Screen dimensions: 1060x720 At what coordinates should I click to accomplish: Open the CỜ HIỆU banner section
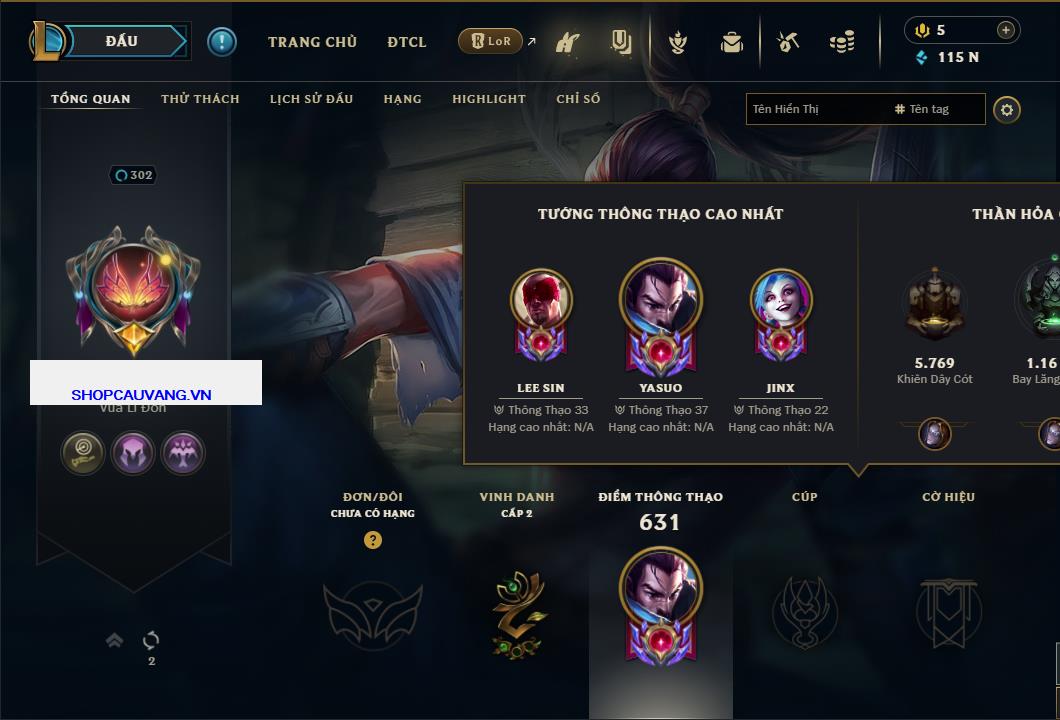tap(948, 612)
